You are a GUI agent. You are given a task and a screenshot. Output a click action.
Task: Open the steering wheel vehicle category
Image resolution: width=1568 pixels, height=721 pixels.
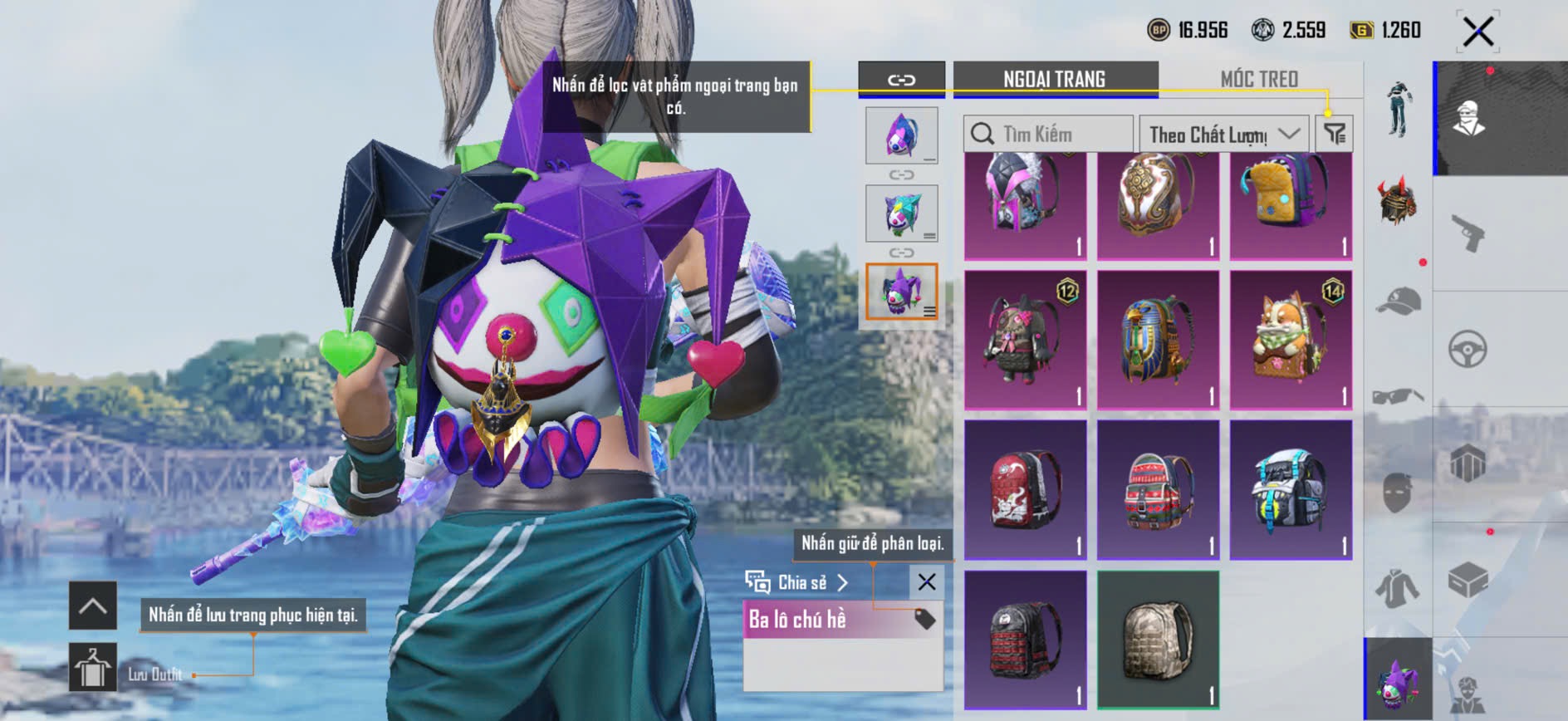(1468, 350)
